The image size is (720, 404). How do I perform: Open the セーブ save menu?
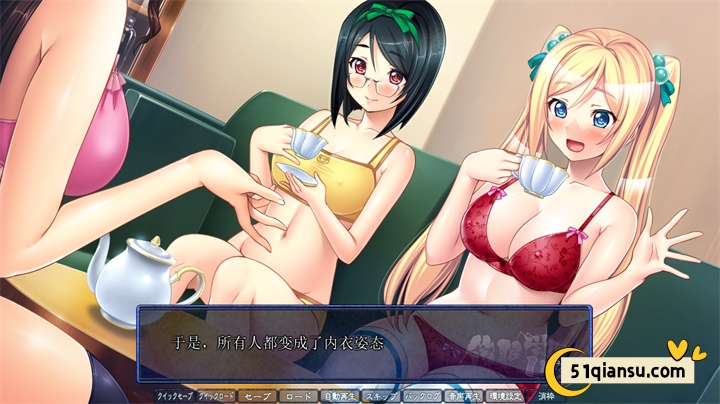(257, 396)
